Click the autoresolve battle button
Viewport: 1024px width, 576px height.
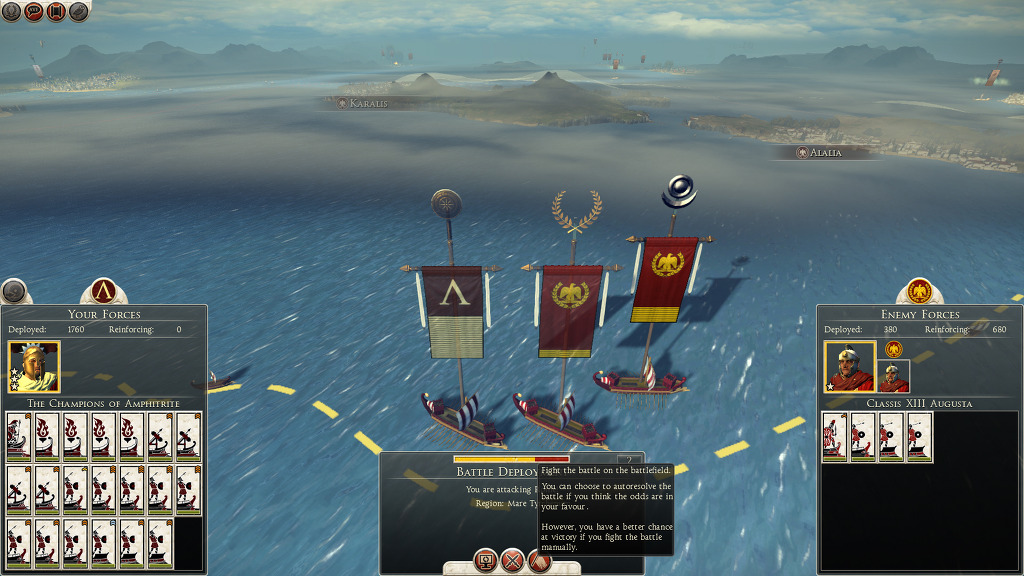click(486, 561)
